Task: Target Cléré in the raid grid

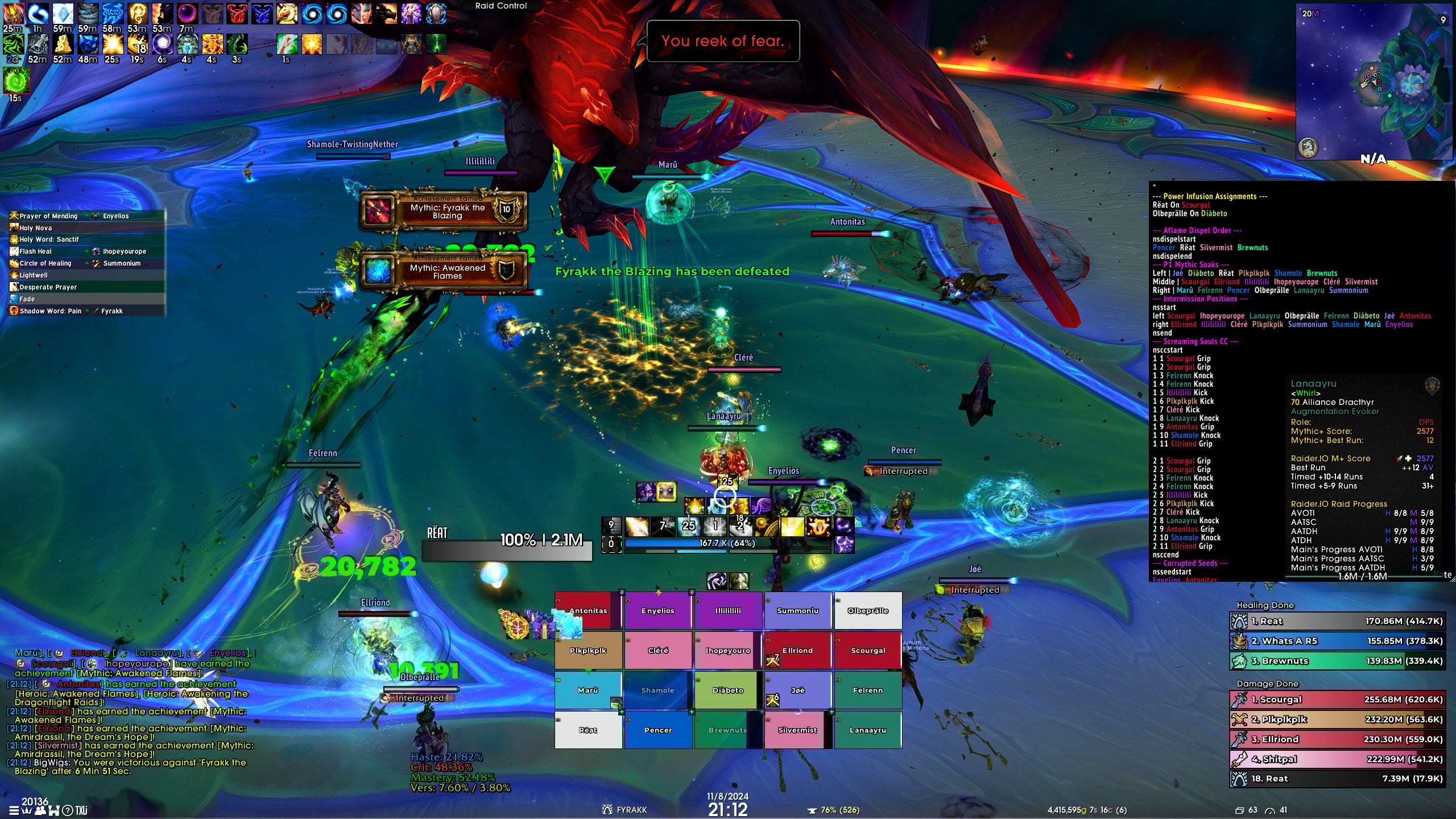Action: tap(658, 650)
